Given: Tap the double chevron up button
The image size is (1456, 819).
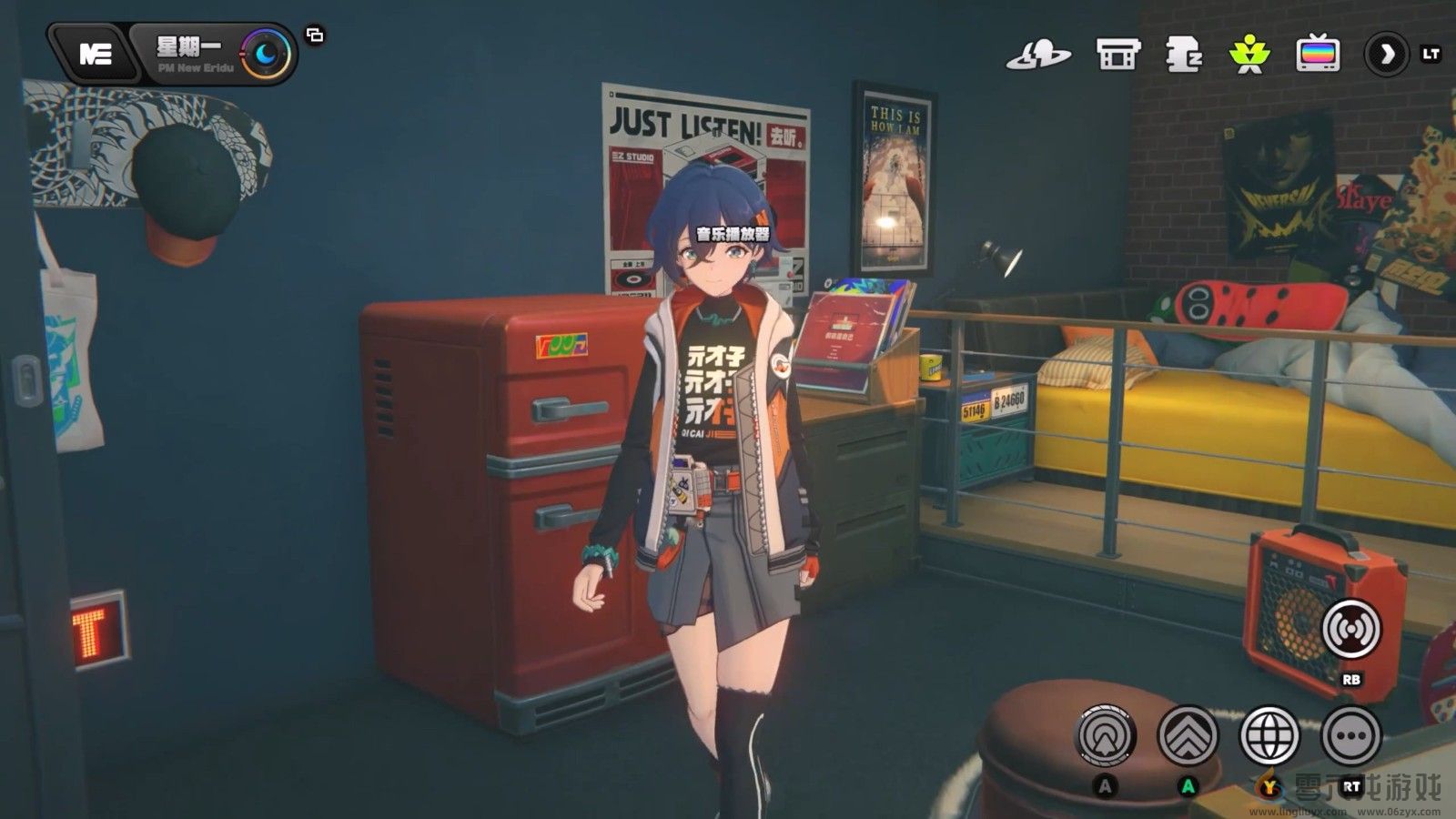Looking at the screenshot, I should (x=1188, y=734).
